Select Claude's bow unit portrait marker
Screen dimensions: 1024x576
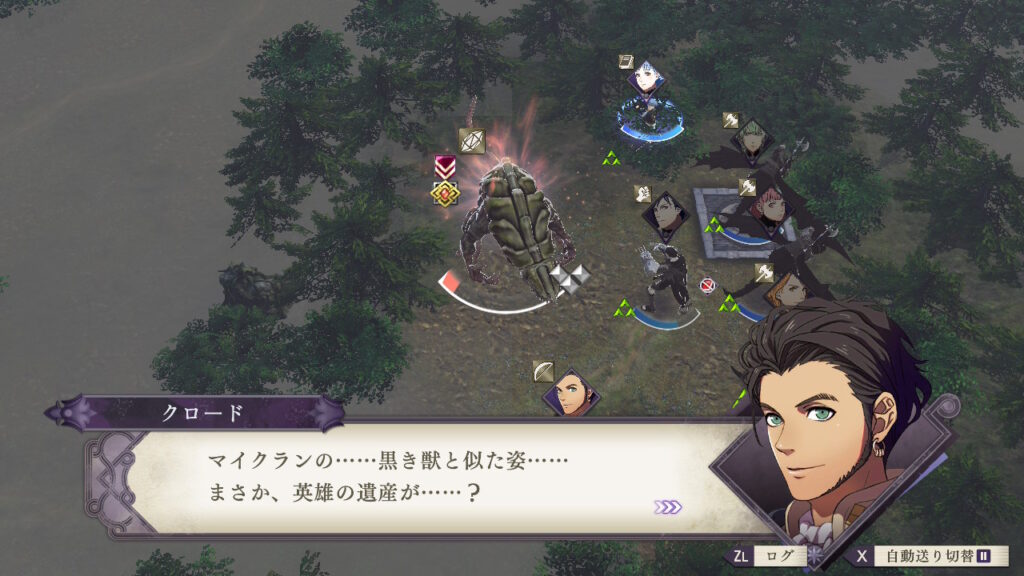(x=570, y=393)
